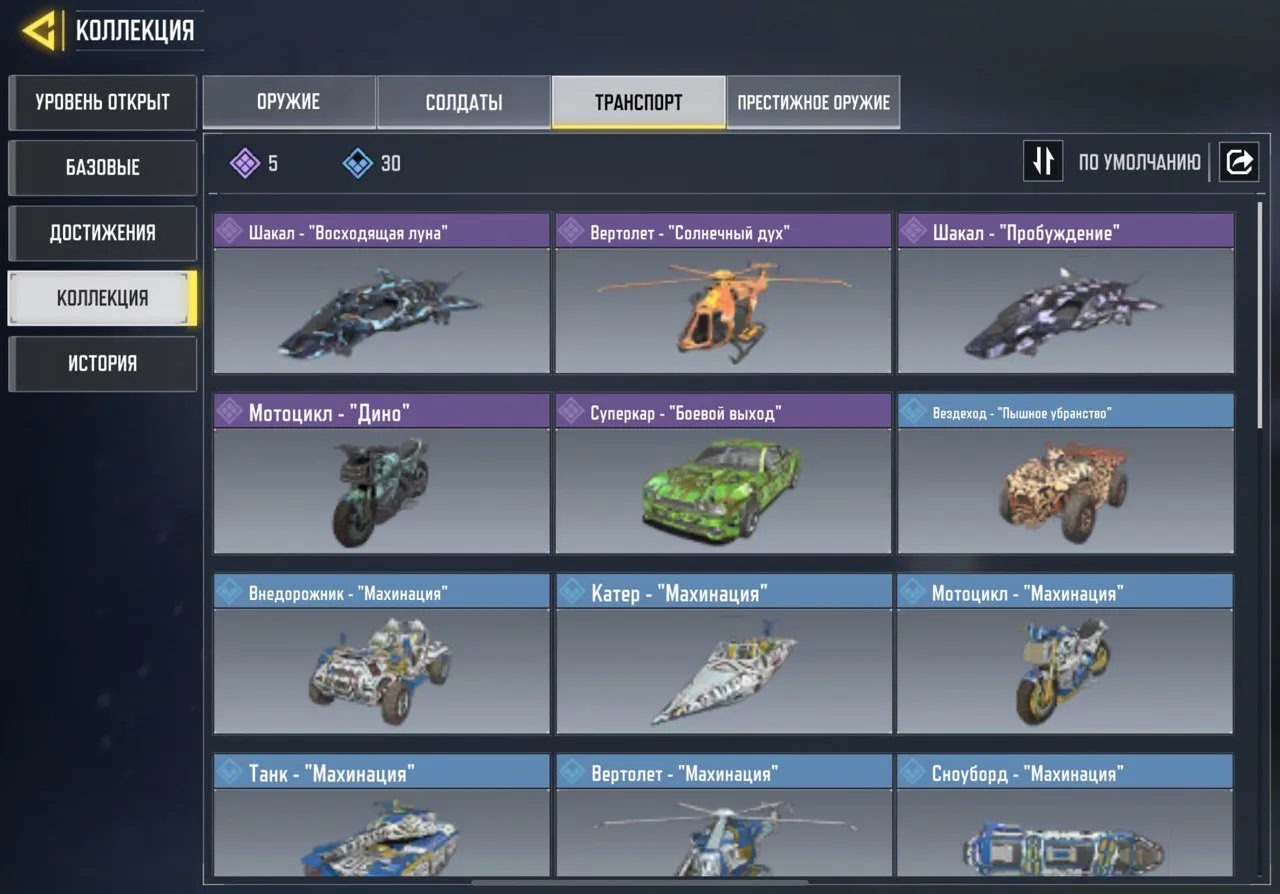Select the green "Суперкар - Боевой выход" vehicle
This screenshot has height=894, width=1280.
click(722, 490)
